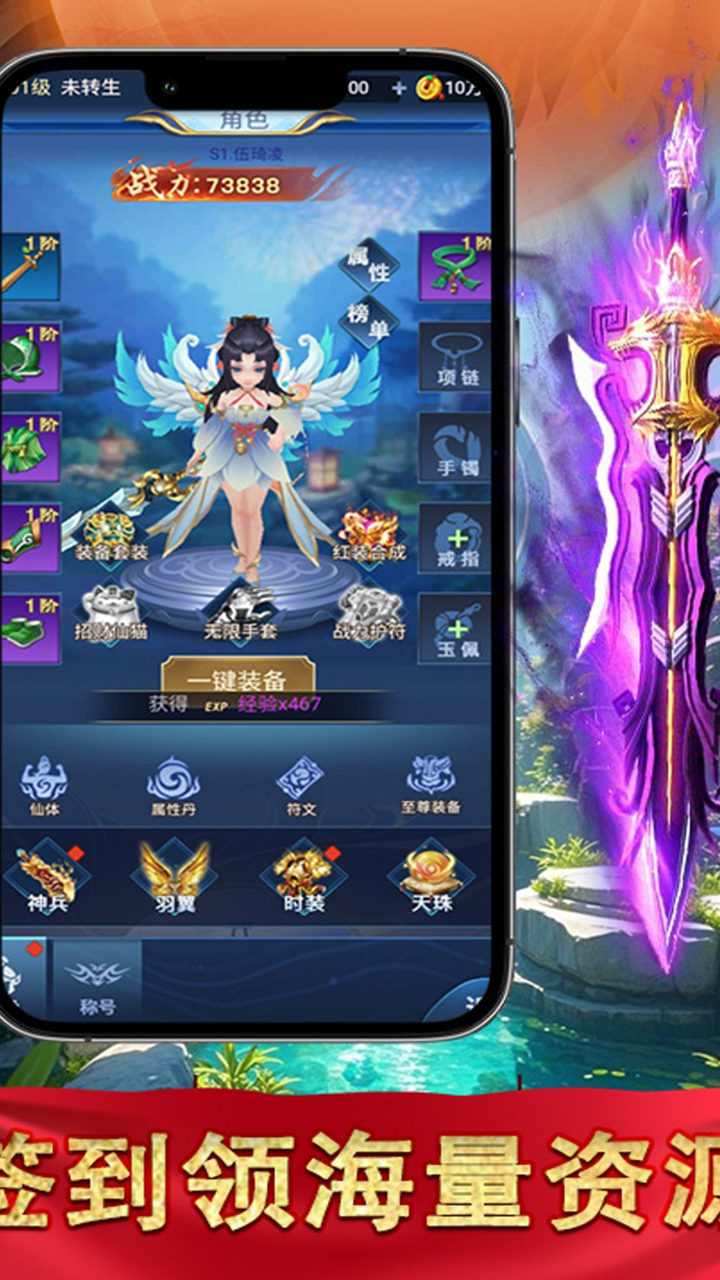
Task: Open the 至尊装备 supreme equipment menu
Action: point(431,785)
